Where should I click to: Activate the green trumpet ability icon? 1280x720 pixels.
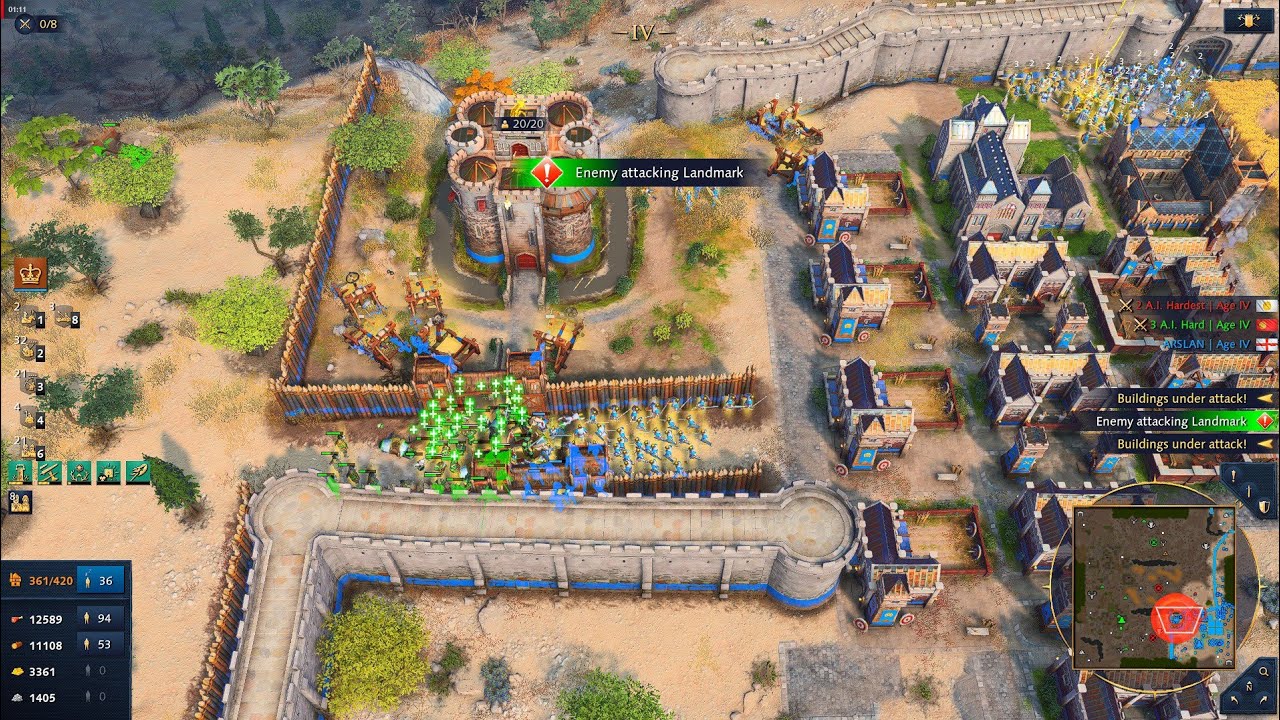[49, 473]
